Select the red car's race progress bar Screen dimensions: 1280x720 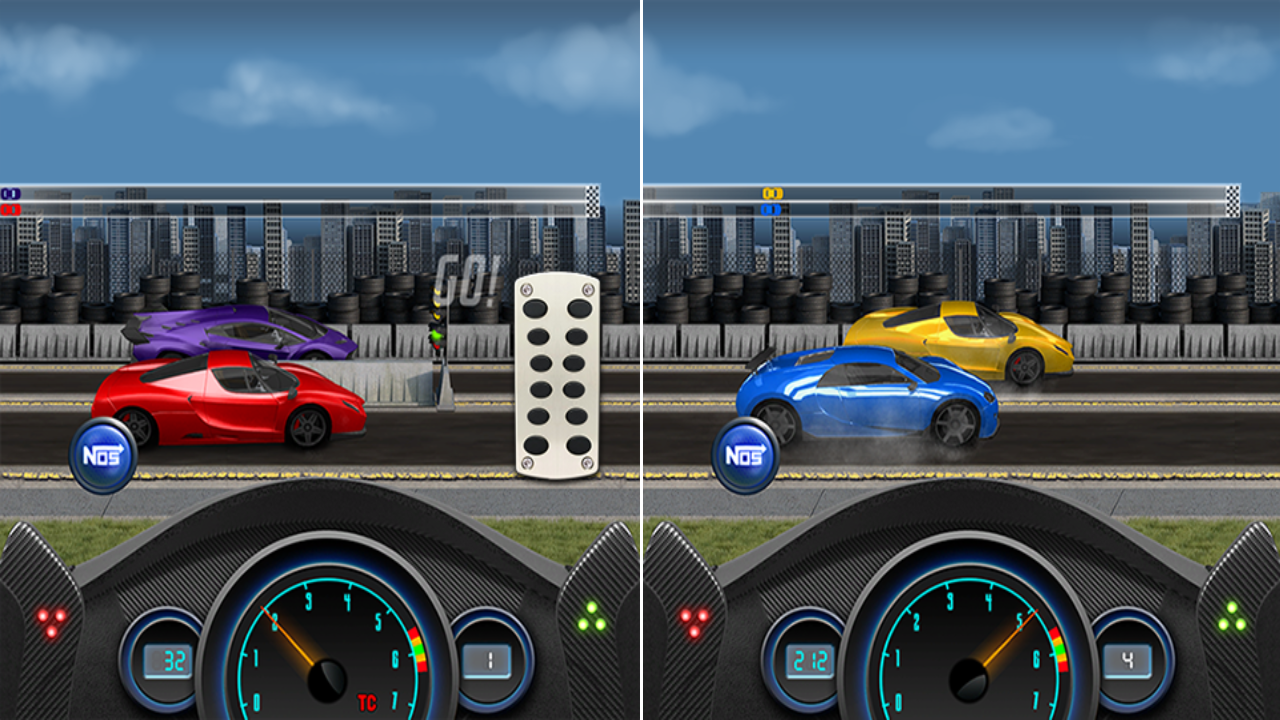click(x=300, y=206)
